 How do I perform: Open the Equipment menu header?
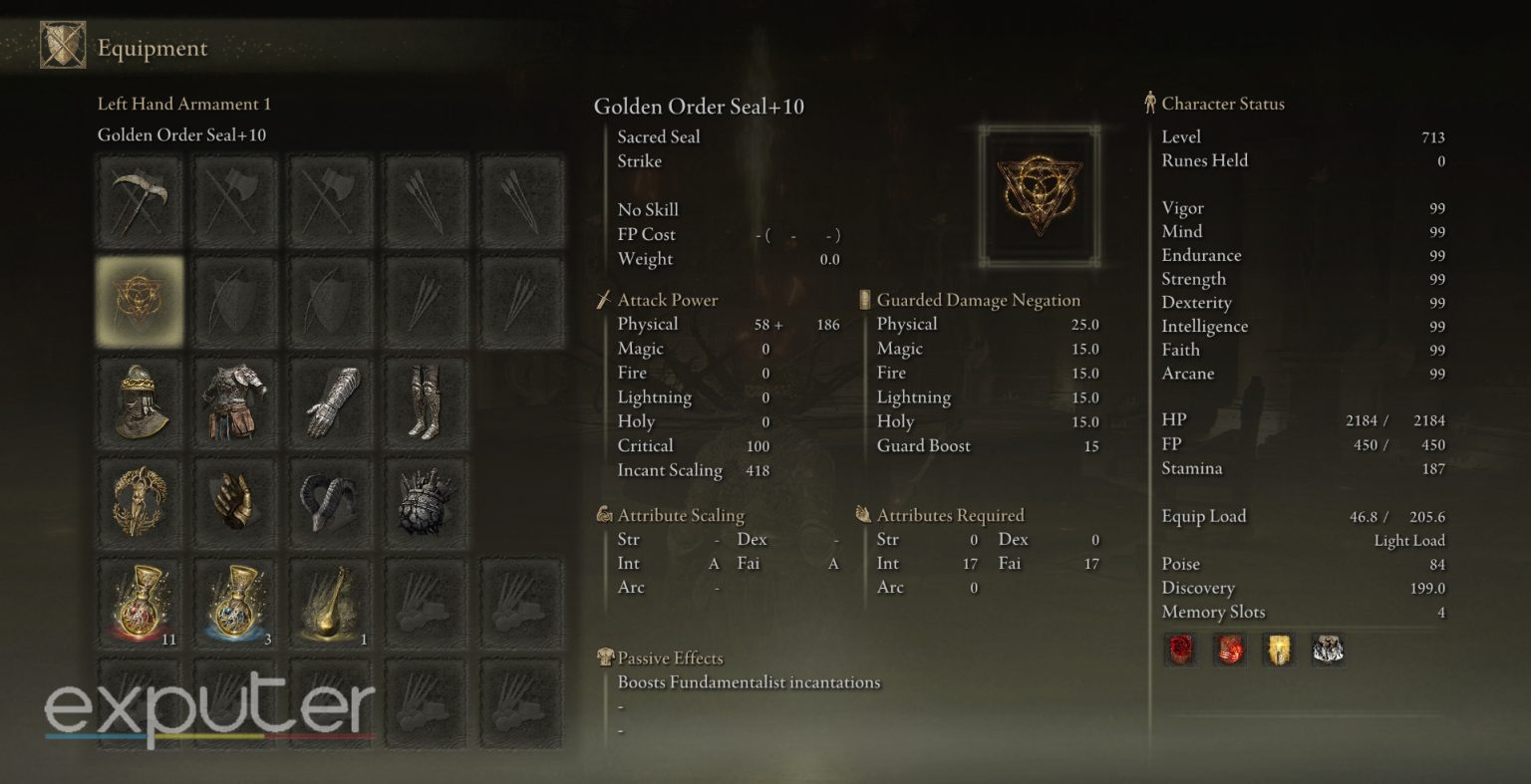click(x=152, y=47)
